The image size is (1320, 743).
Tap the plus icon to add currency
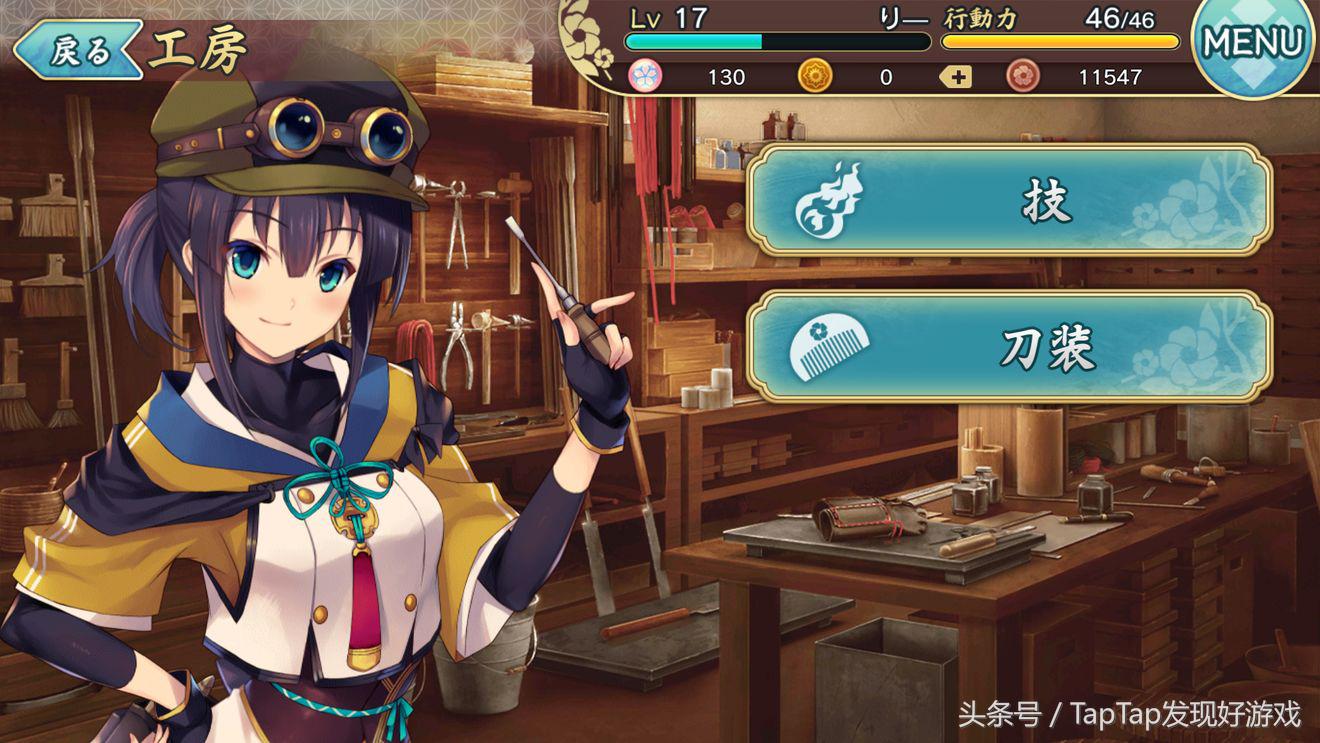pos(957,77)
